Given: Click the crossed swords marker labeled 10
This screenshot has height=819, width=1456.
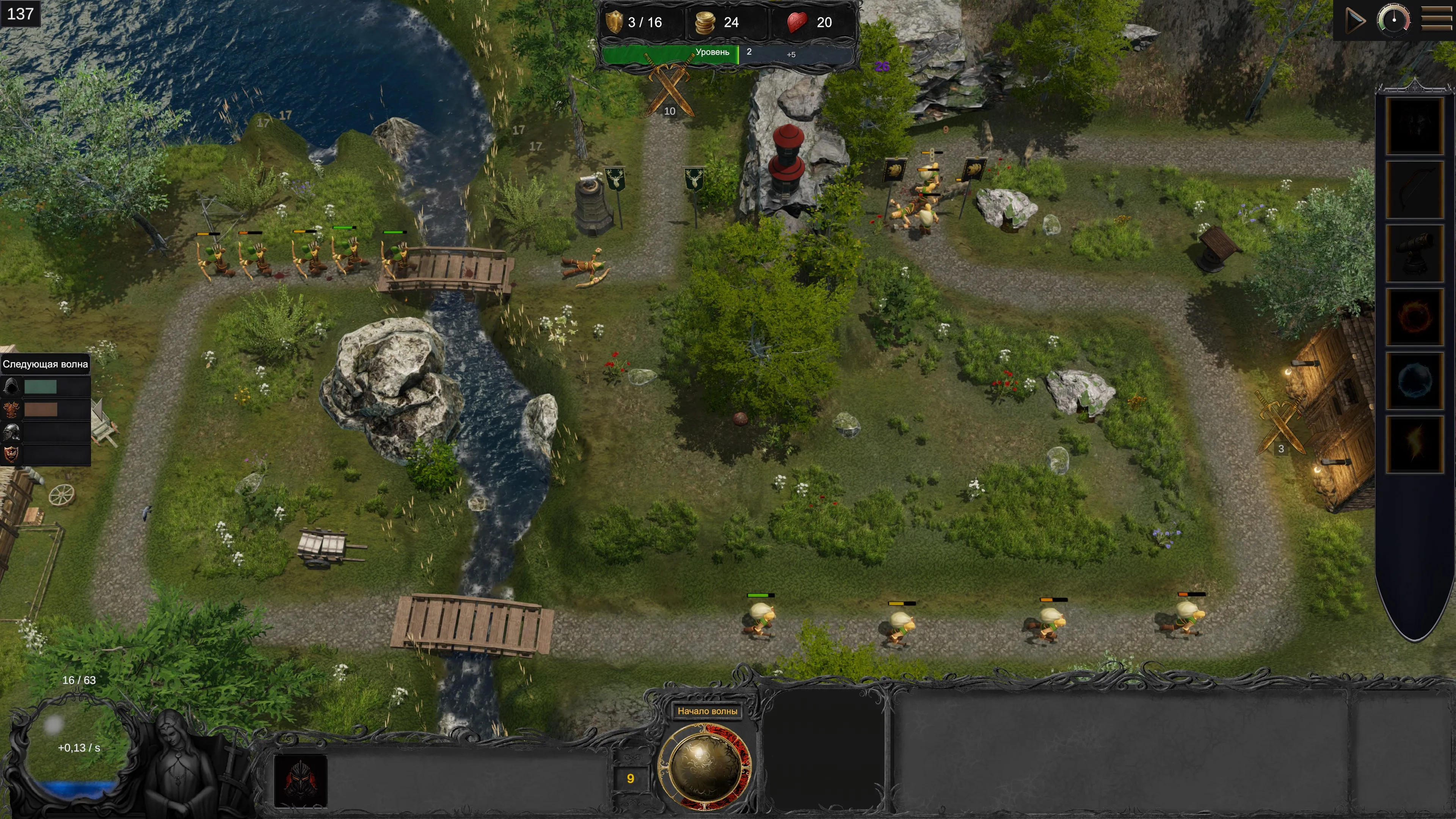Looking at the screenshot, I should pyautogui.click(x=670, y=91).
